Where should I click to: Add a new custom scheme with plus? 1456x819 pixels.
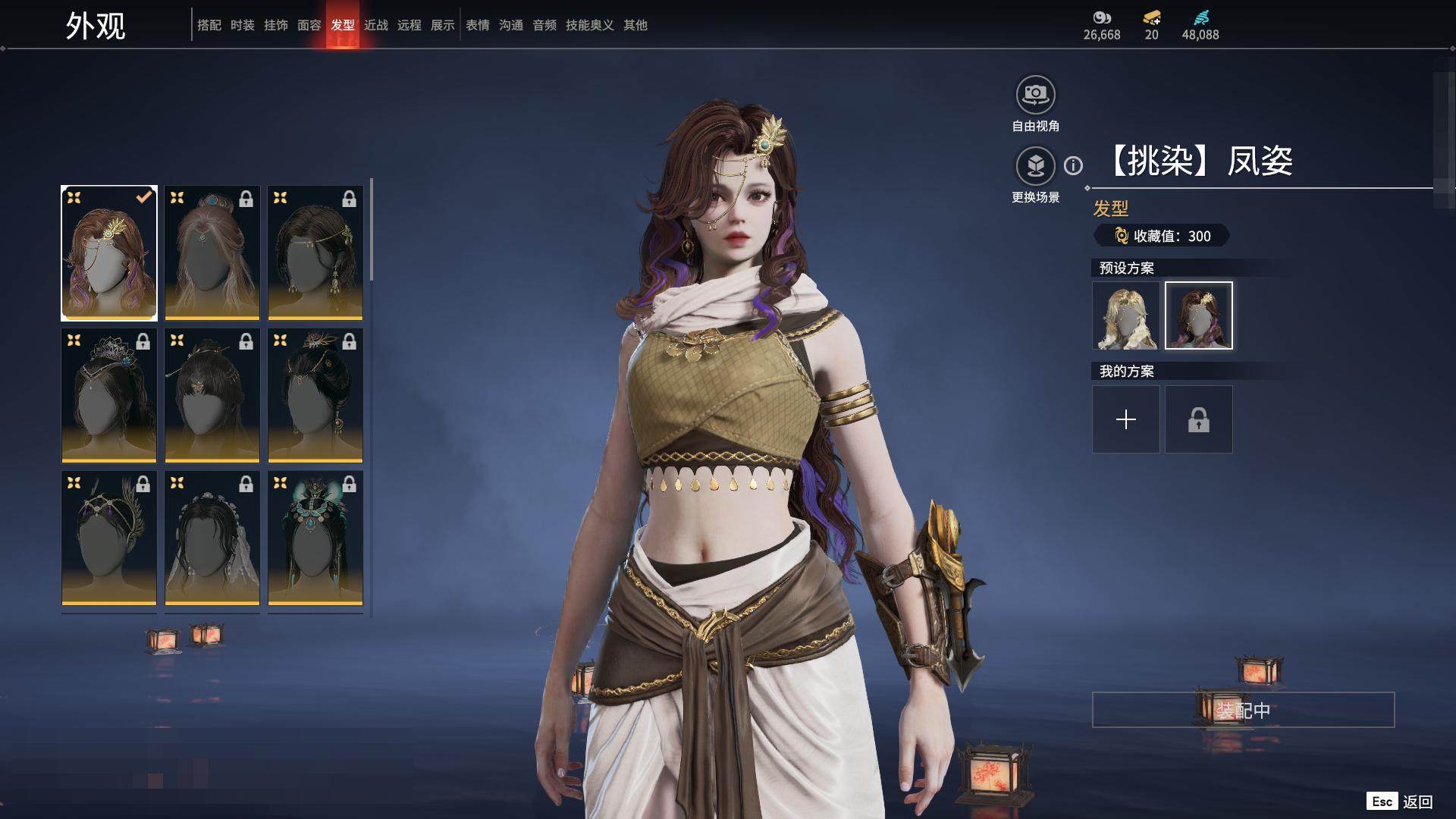coord(1125,419)
